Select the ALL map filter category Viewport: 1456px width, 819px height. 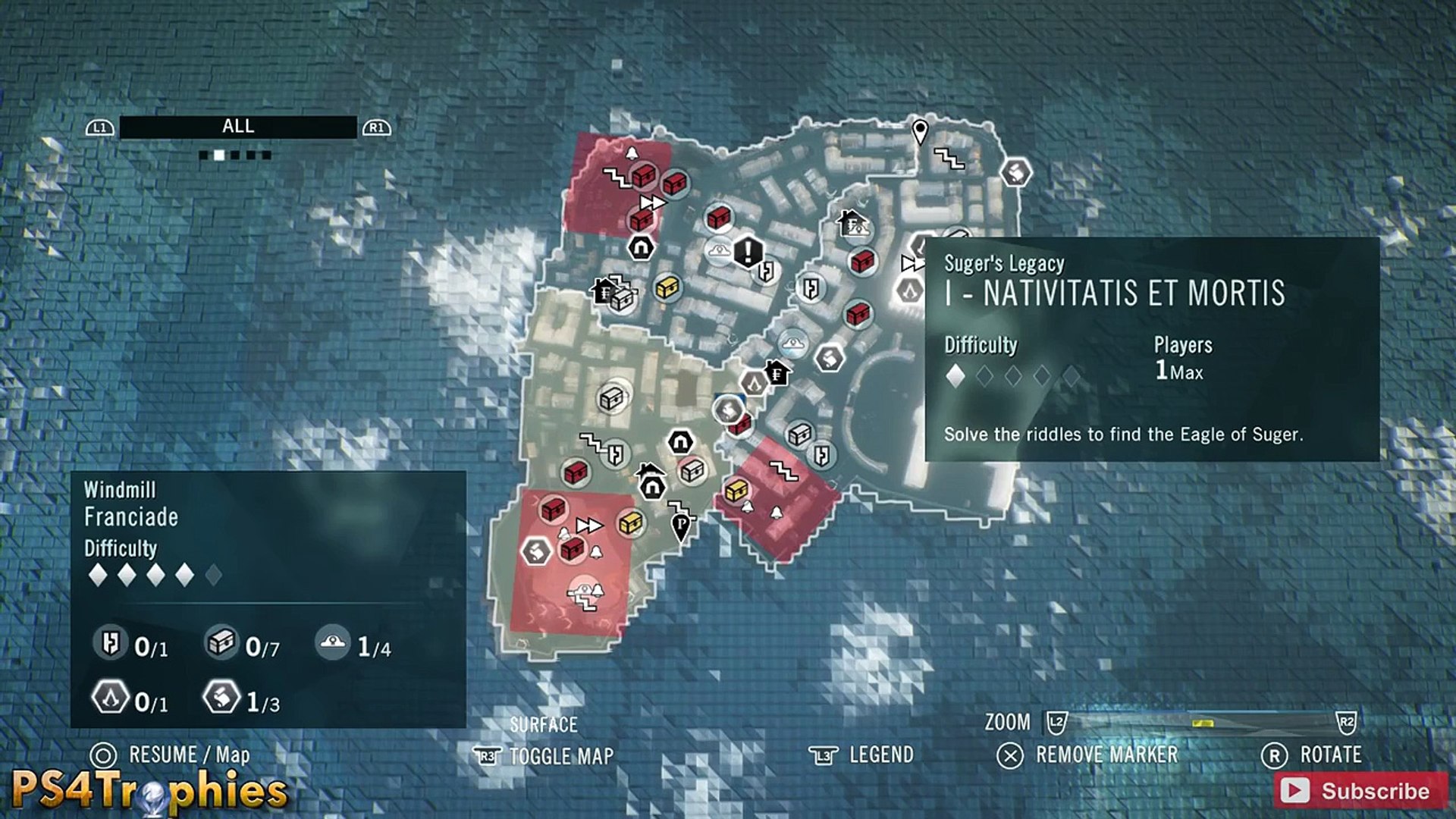(x=238, y=127)
